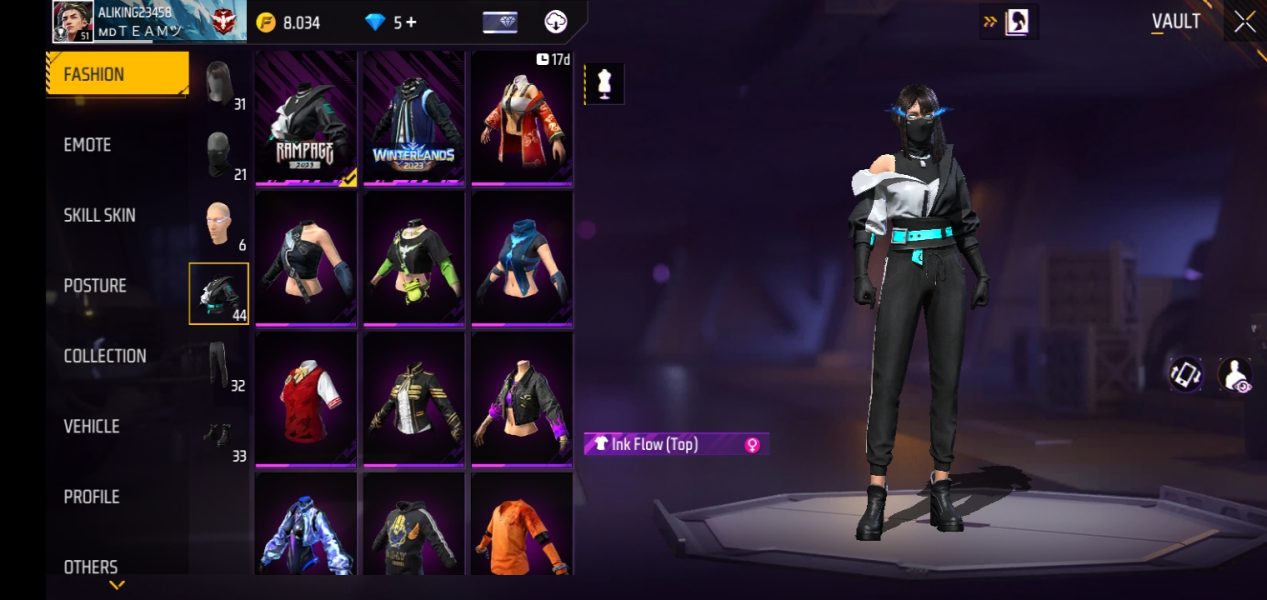
Task: Open the Collection tab
Action: pos(105,356)
